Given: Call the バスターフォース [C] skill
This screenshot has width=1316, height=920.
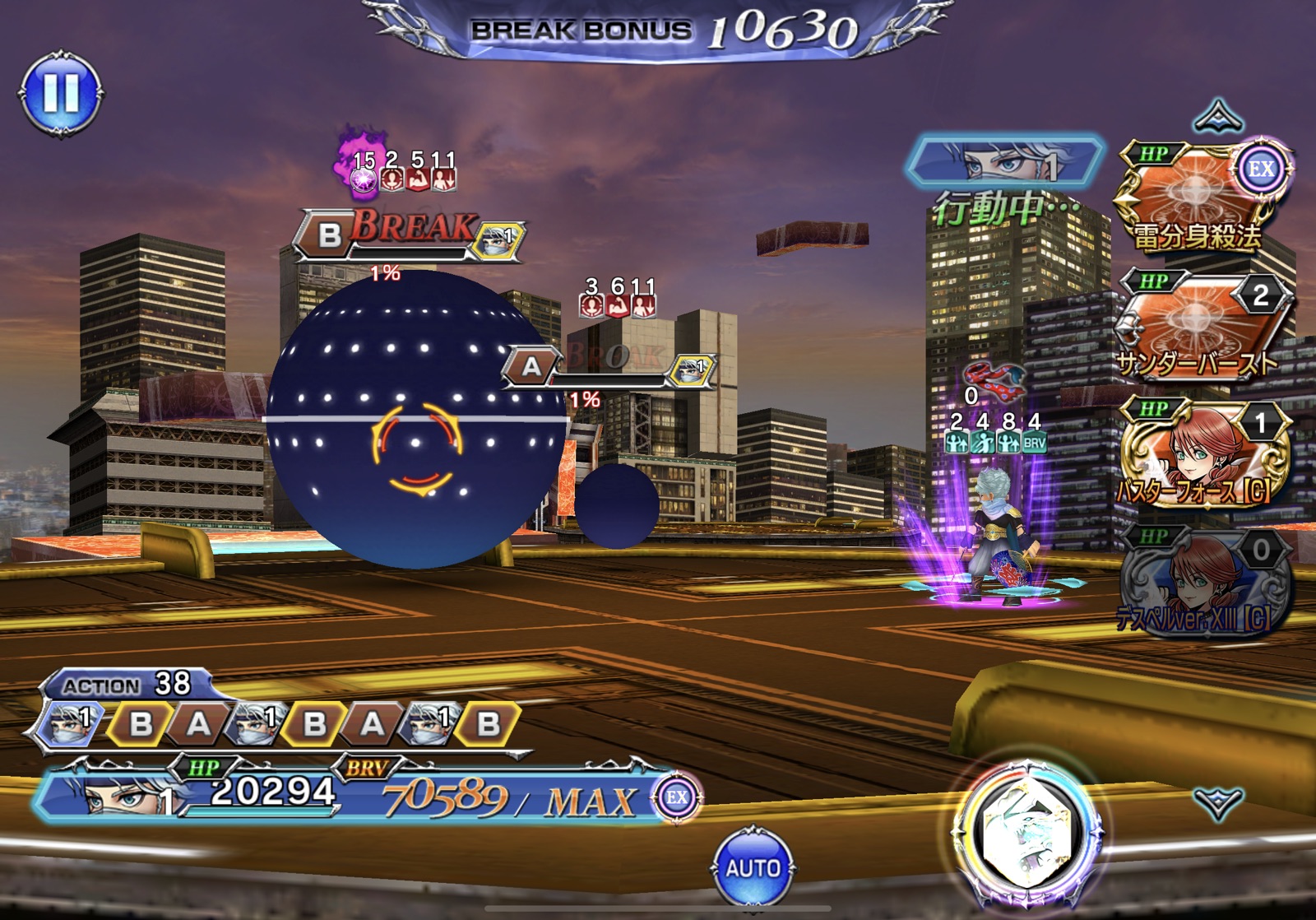Looking at the screenshot, I should click(1200, 453).
